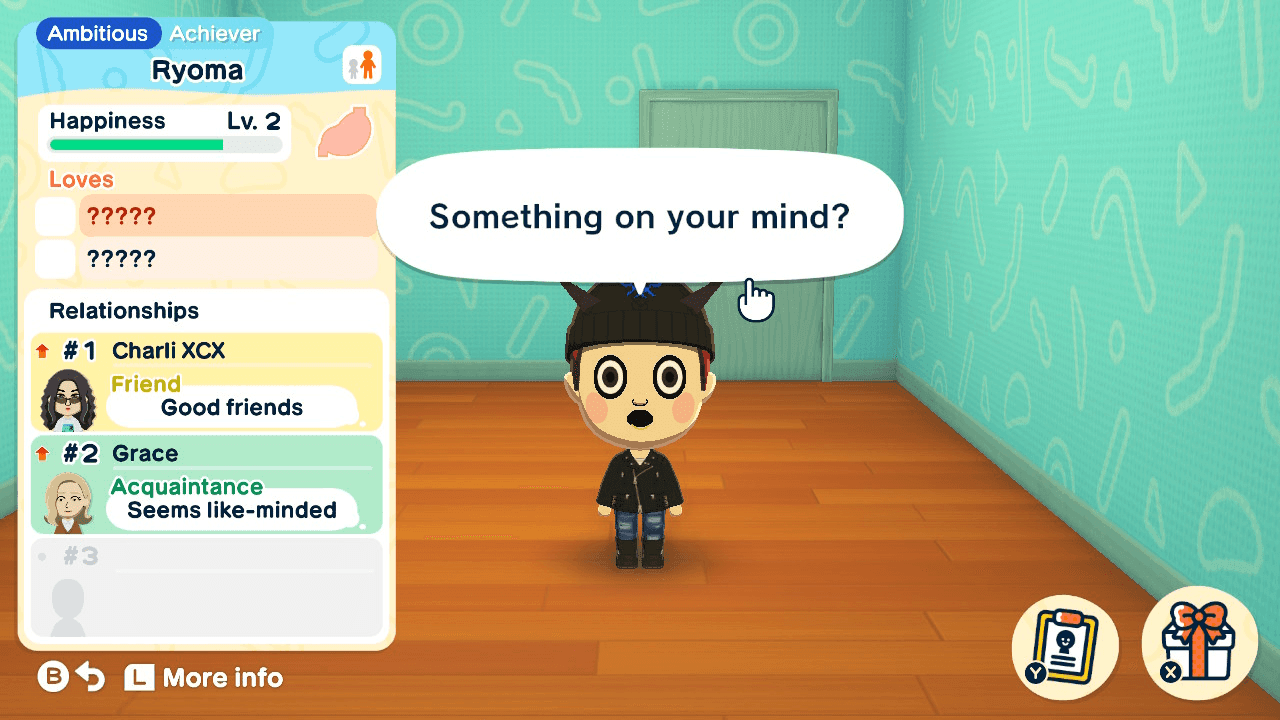The height and width of the screenshot is (720, 1280).
Task: Click the orange person icon beside Ryoma's name
Action: (367, 62)
